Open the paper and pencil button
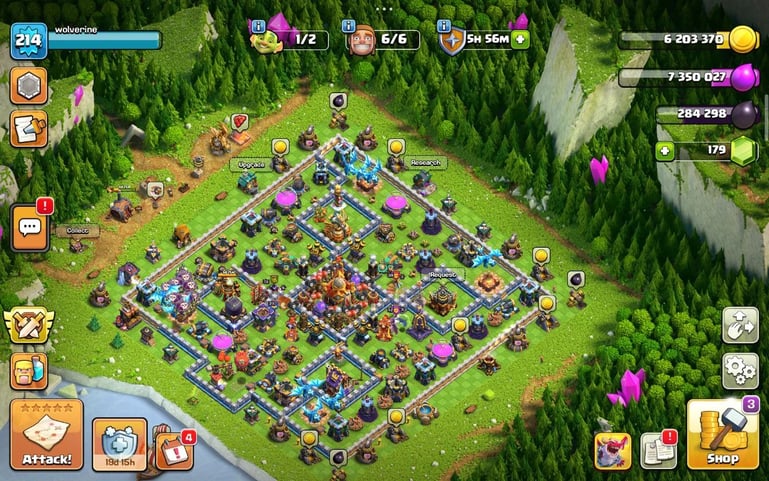This screenshot has width=769, height=481. (28, 129)
